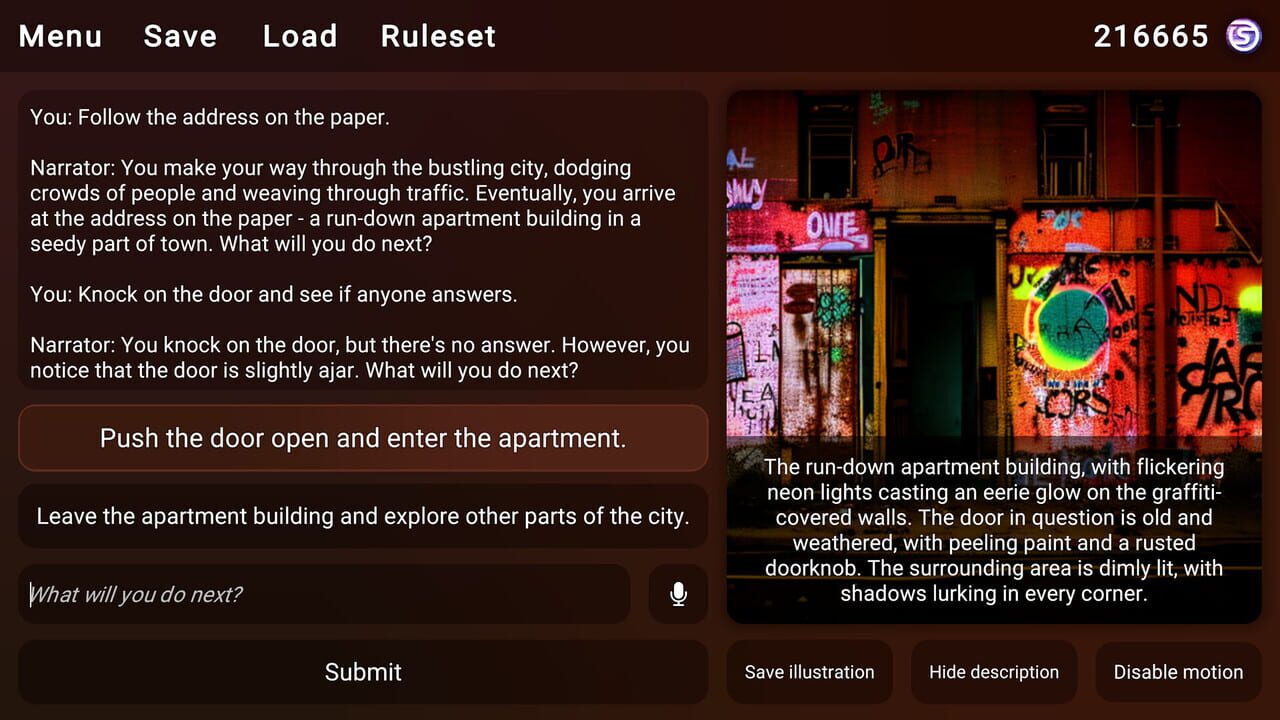
Task: Click Load in the top bar
Action: pos(299,36)
